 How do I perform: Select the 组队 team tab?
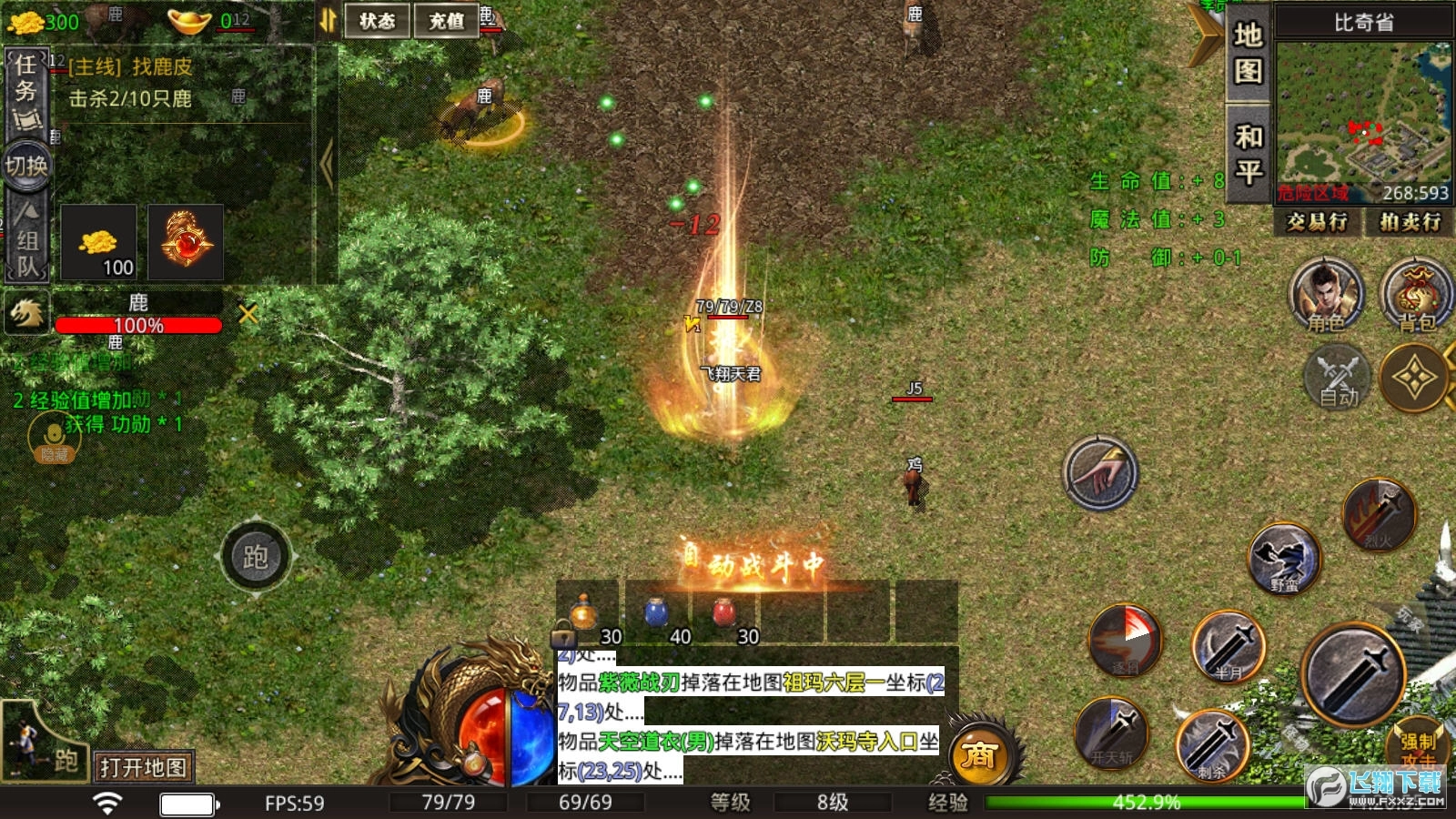[26, 241]
